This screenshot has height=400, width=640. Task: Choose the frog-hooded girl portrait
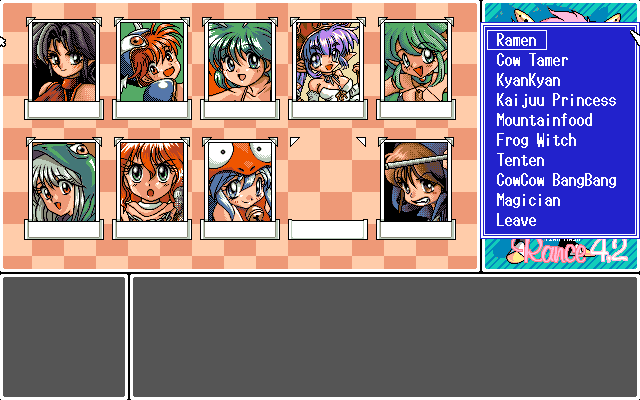pos(64,181)
